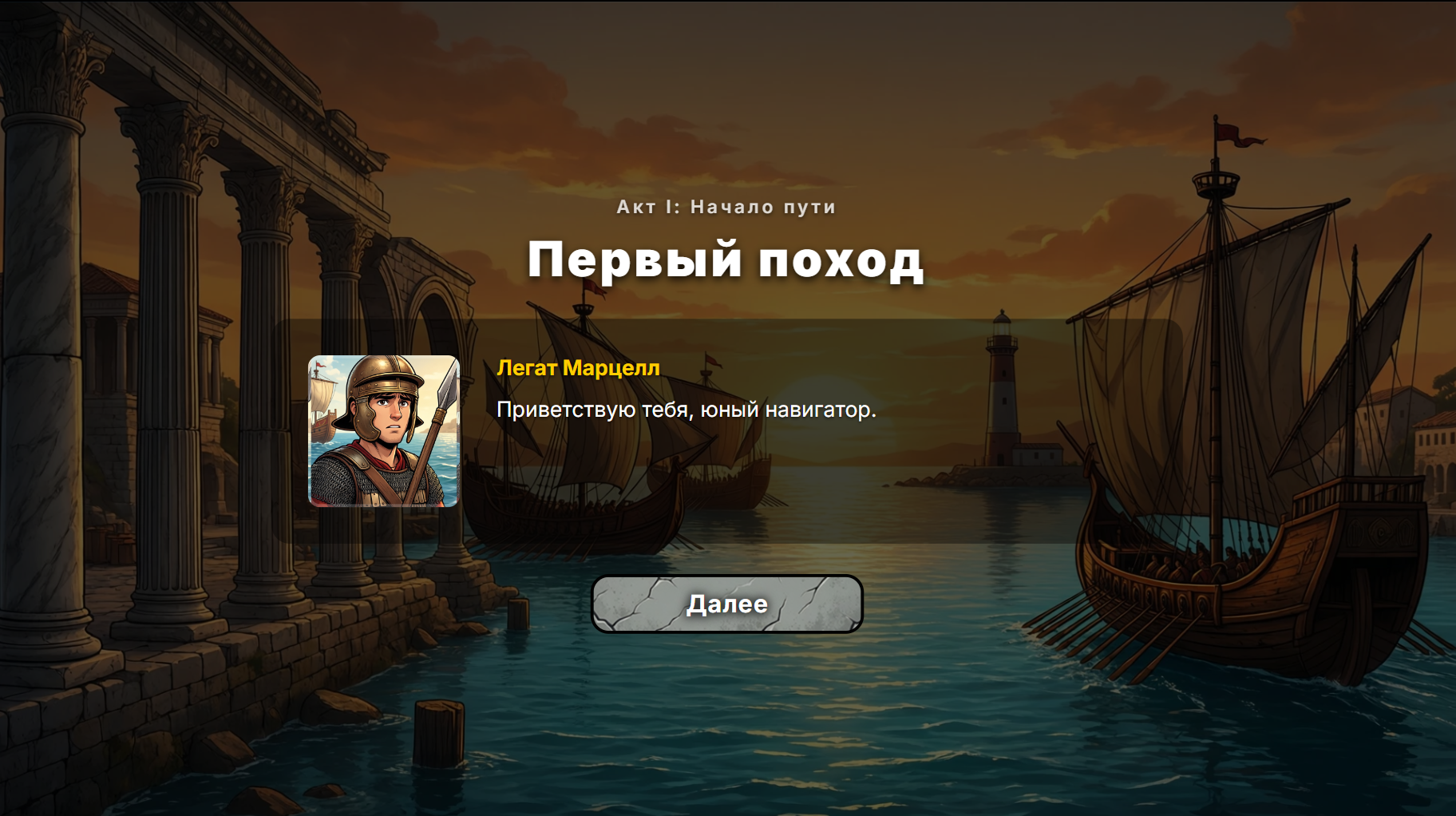
Task: Click the rounded corner of the portrait frame
Action: (x=315, y=358)
